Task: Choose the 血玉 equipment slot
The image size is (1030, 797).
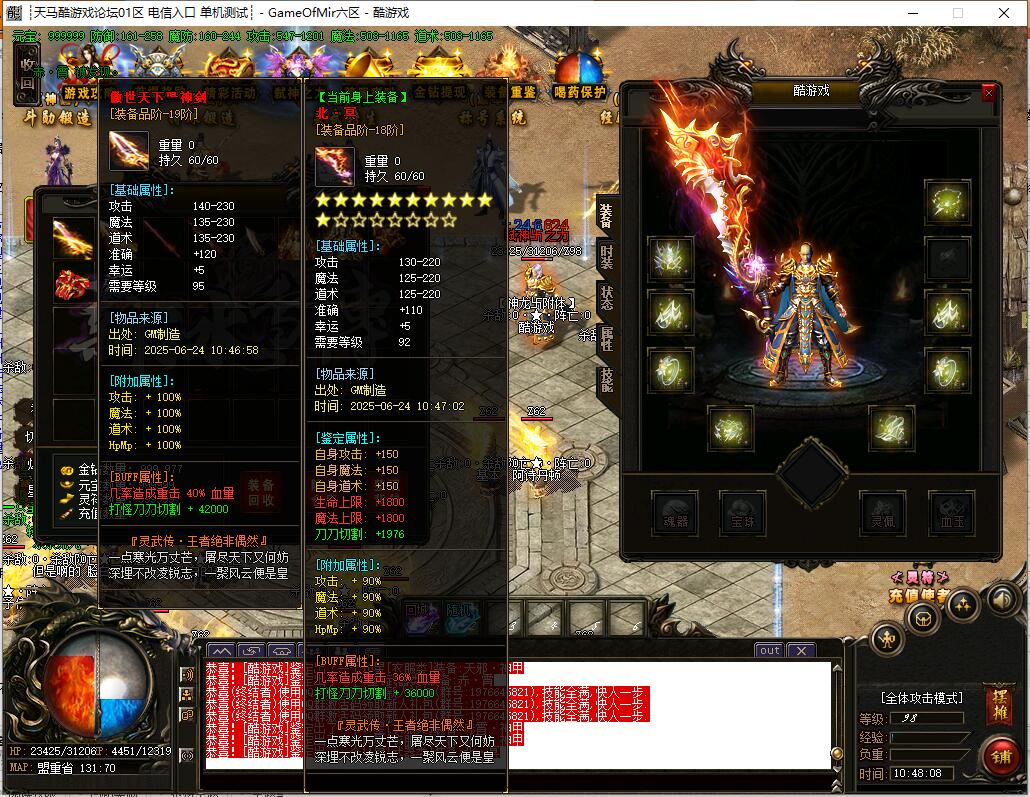Action: point(951,513)
